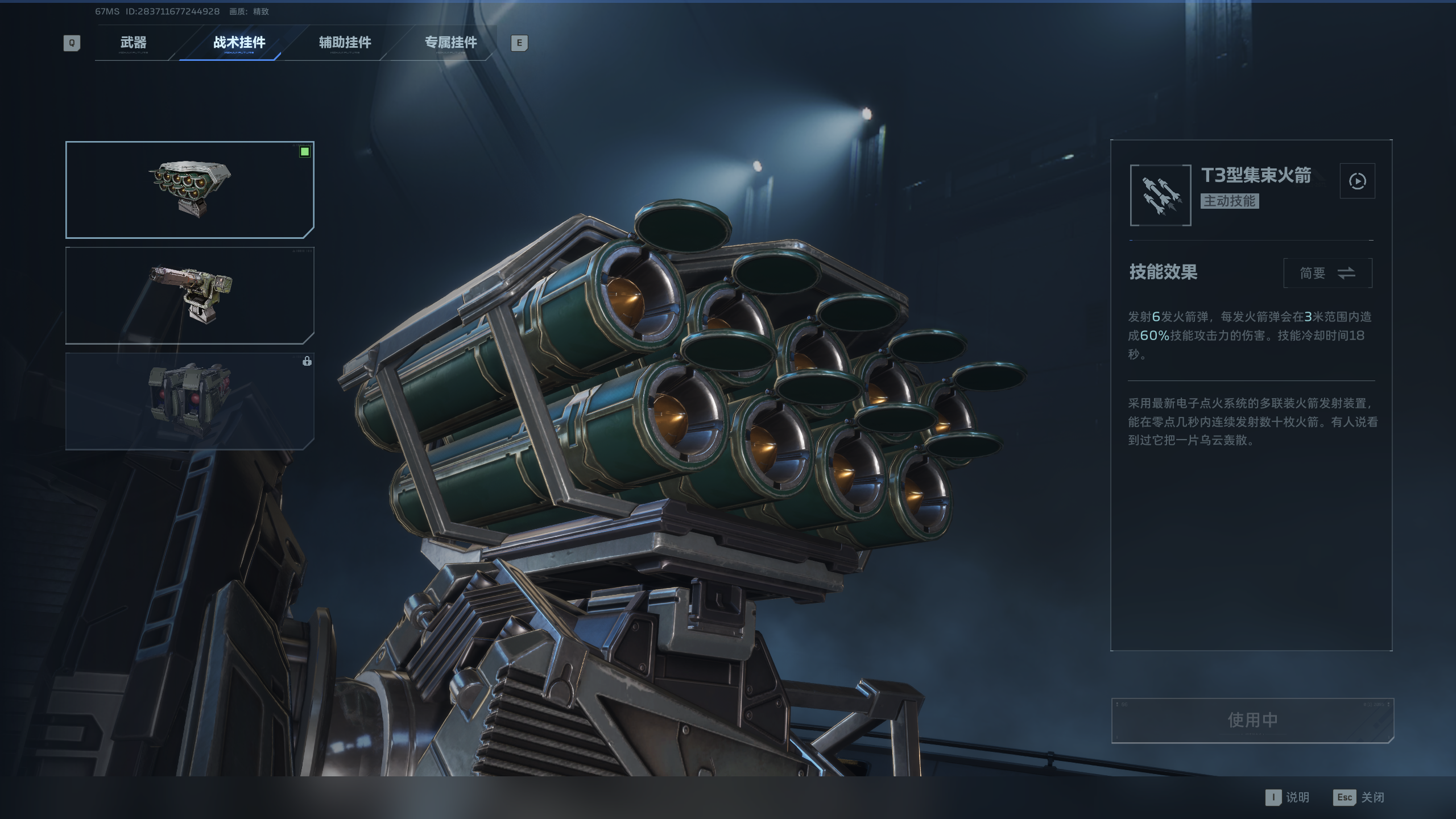Screen dimensions: 1456x819
Task: Select the equipped cluster rocket launcher slot
Action: 190,189
